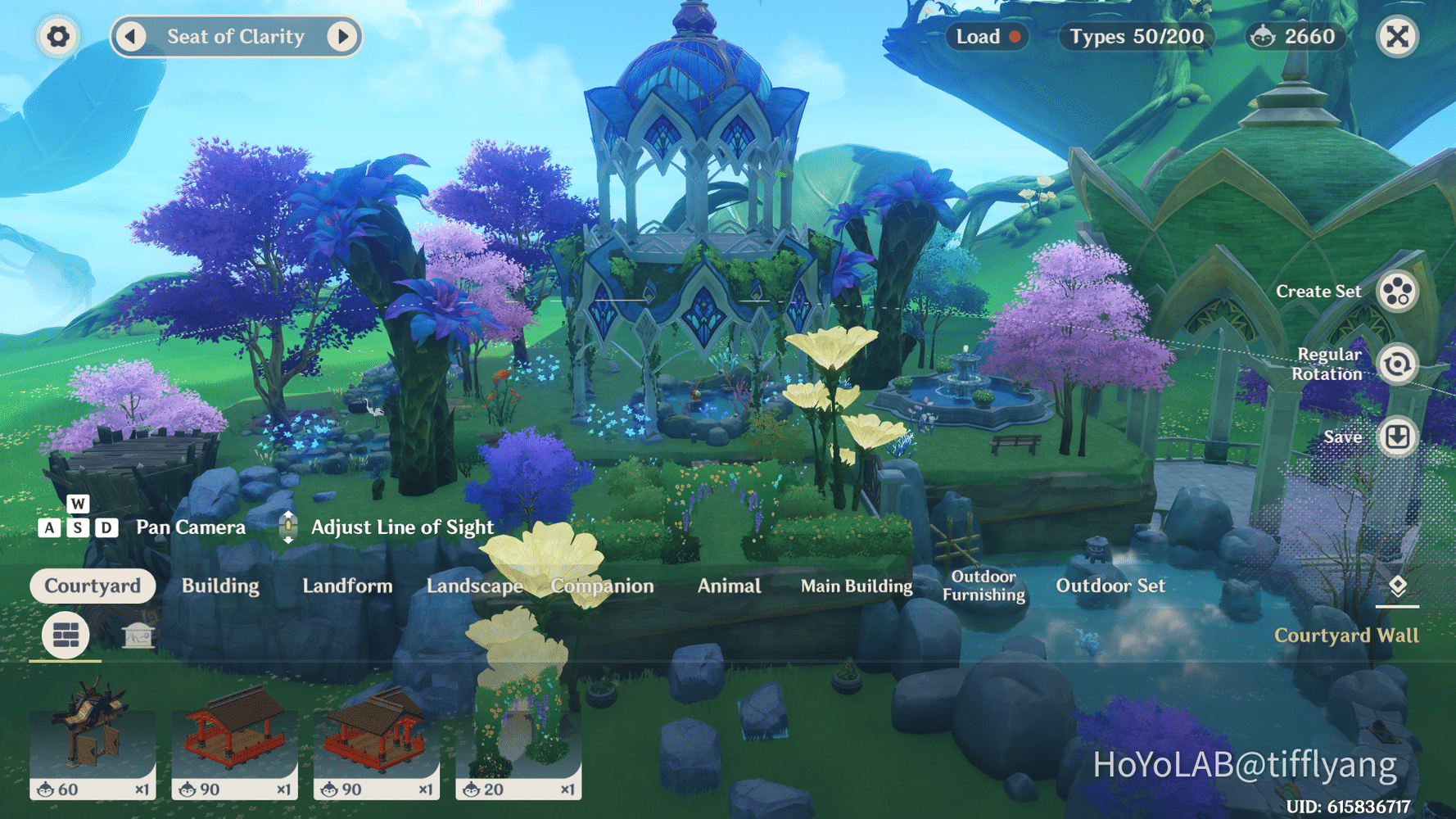Open the Main Building tab

[856, 586]
